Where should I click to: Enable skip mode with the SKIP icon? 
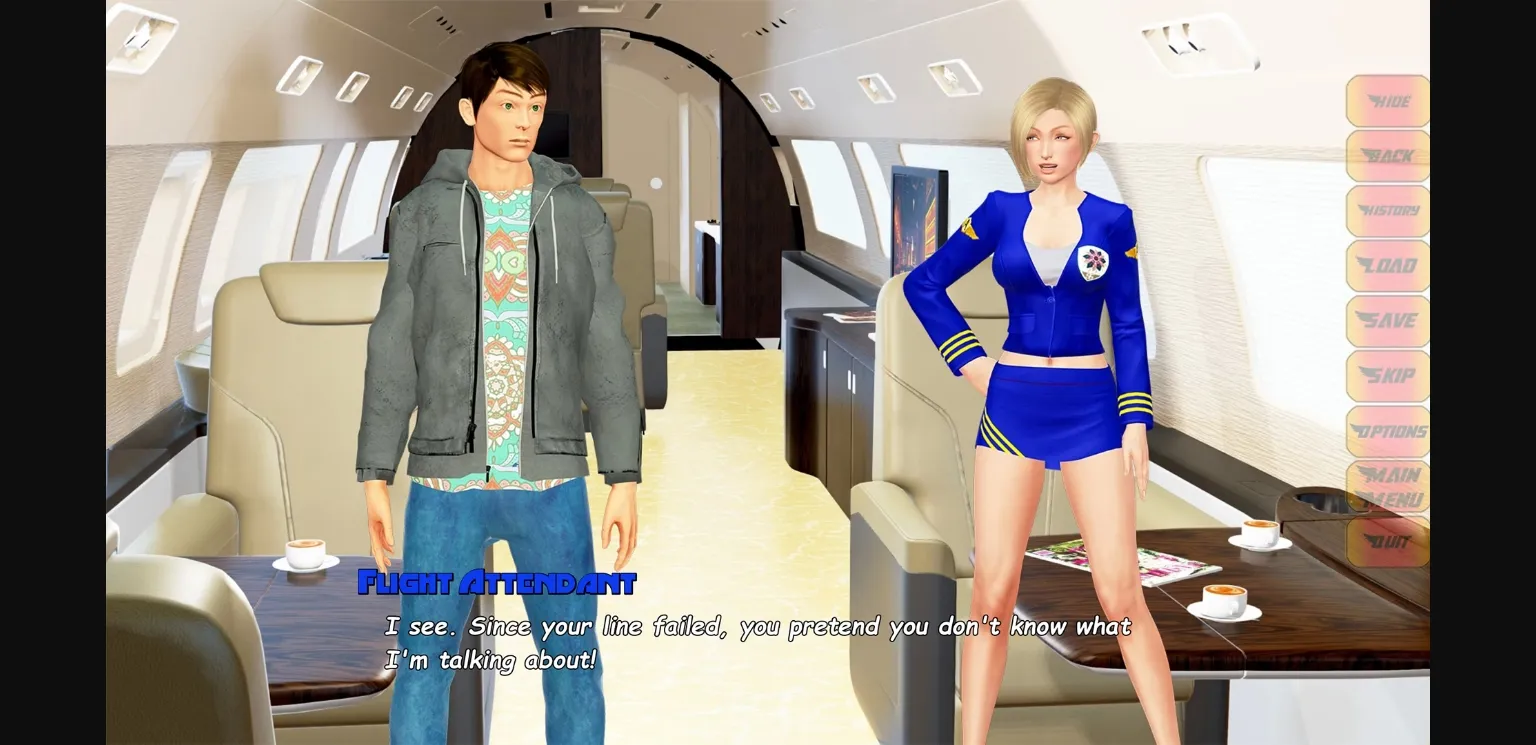(x=1388, y=375)
